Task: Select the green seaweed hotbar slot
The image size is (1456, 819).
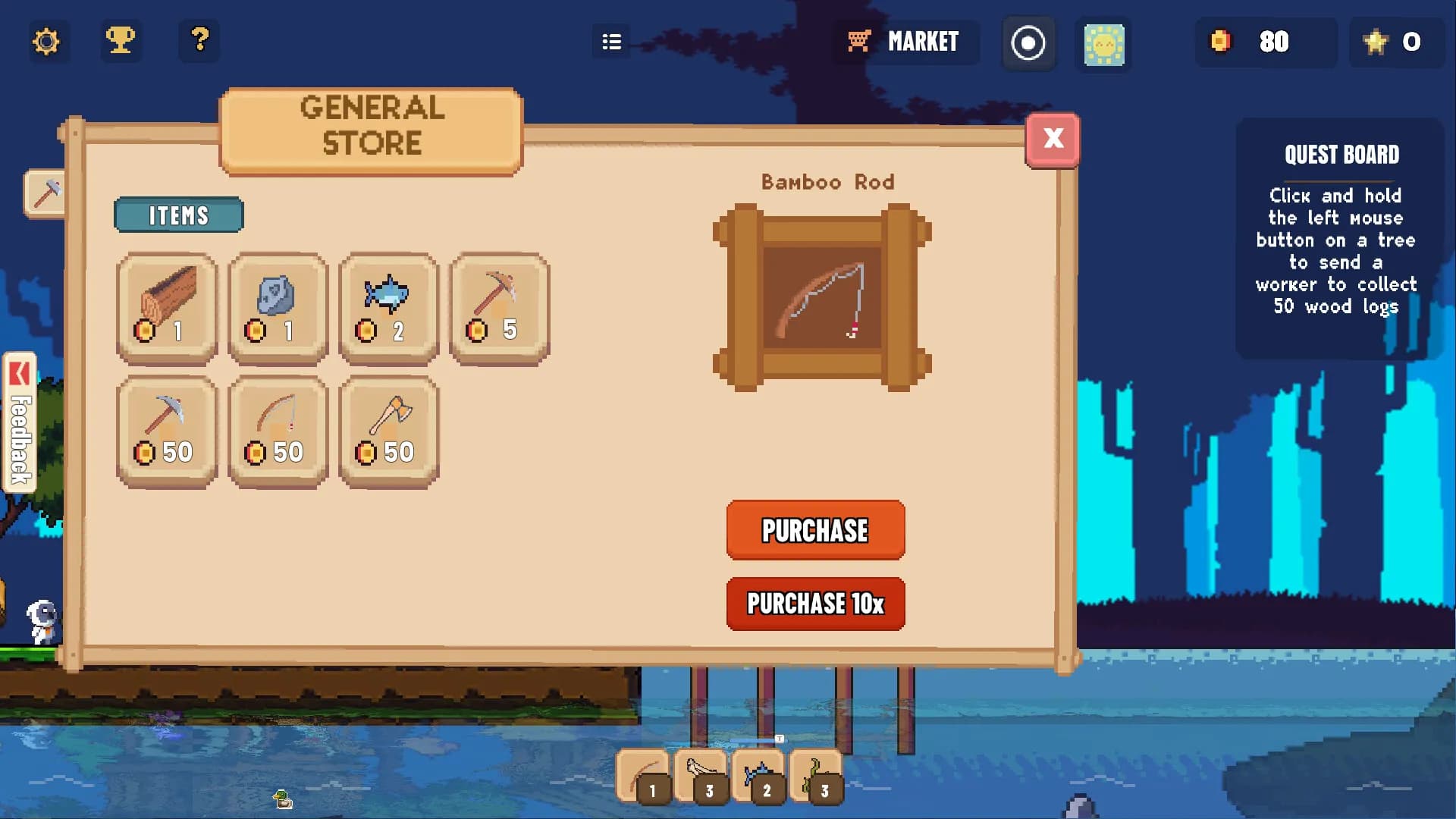Action: [x=816, y=776]
